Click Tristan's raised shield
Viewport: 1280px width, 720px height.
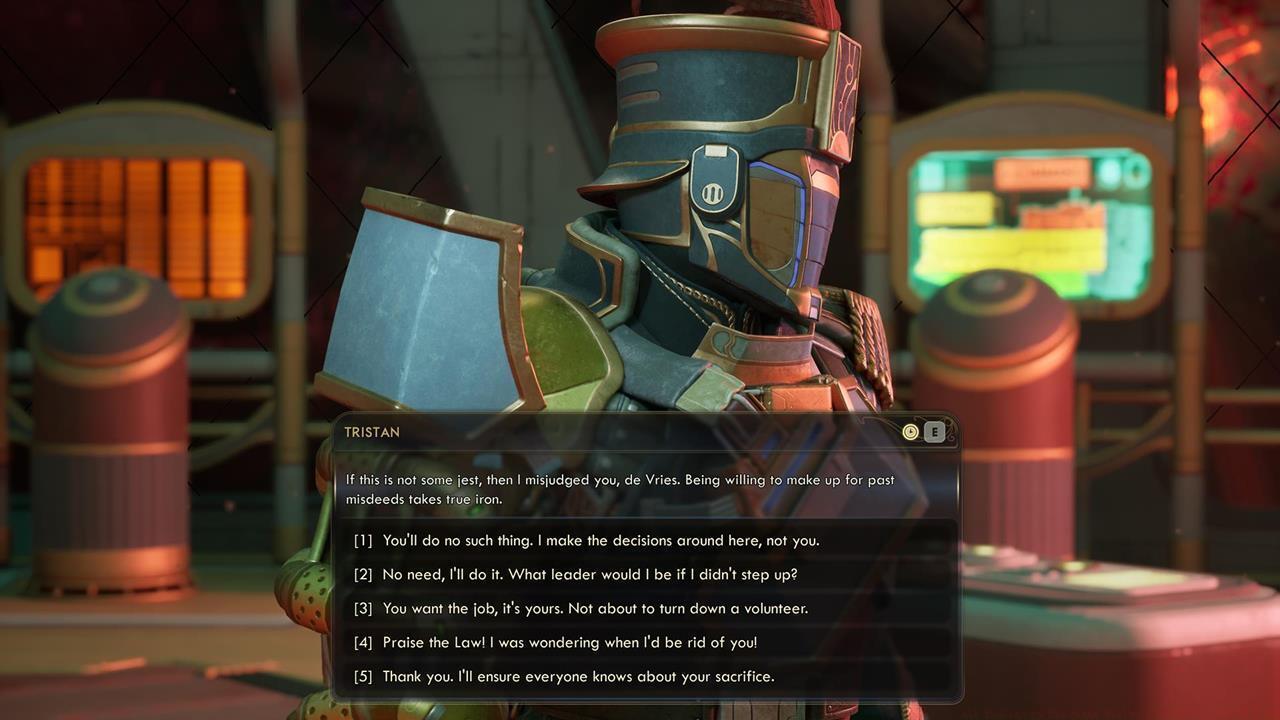420,300
